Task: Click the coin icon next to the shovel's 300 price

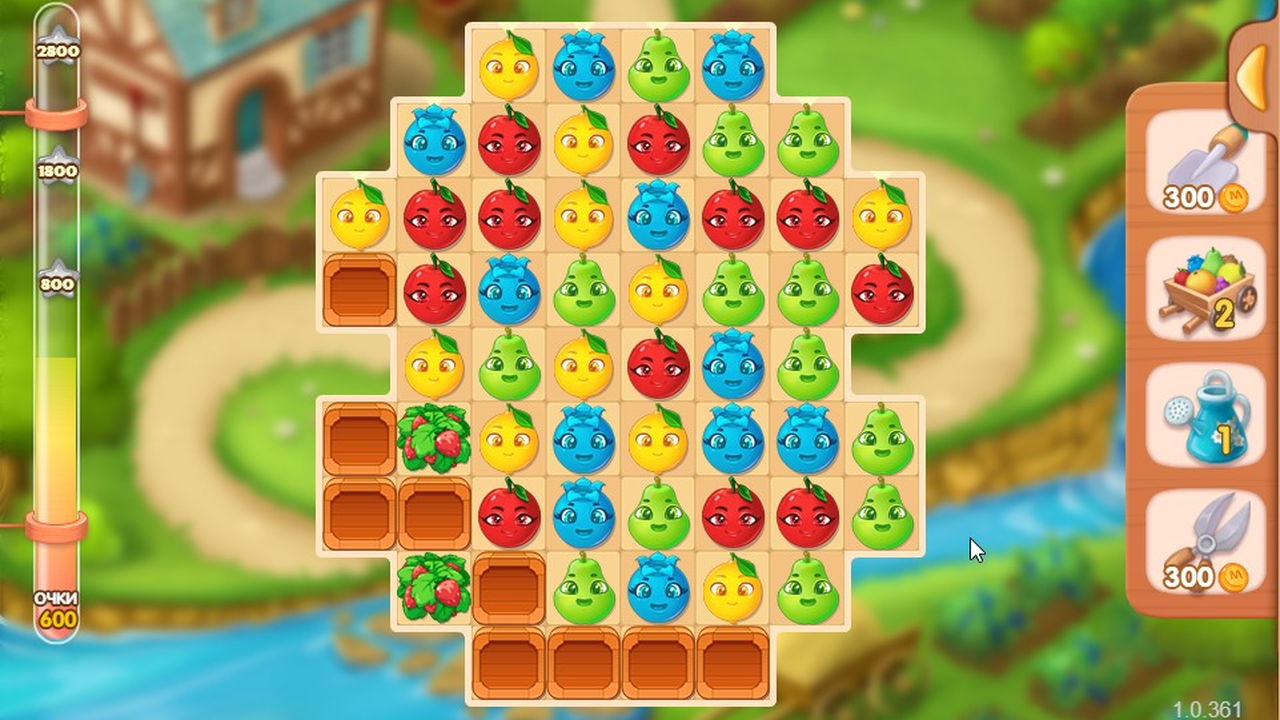Action: click(1232, 198)
